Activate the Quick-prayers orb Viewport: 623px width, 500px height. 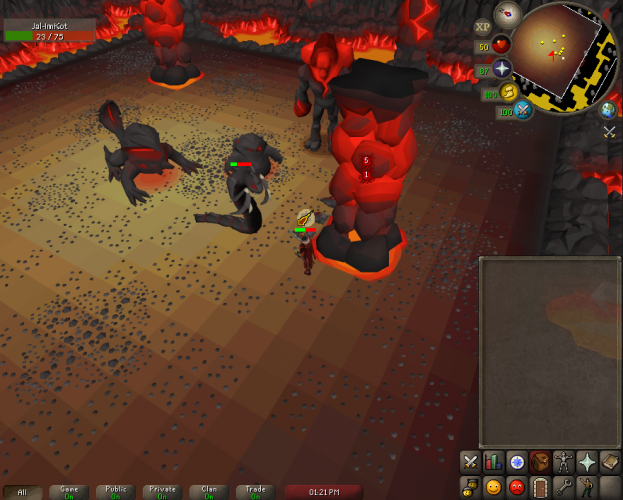click(x=501, y=69)
